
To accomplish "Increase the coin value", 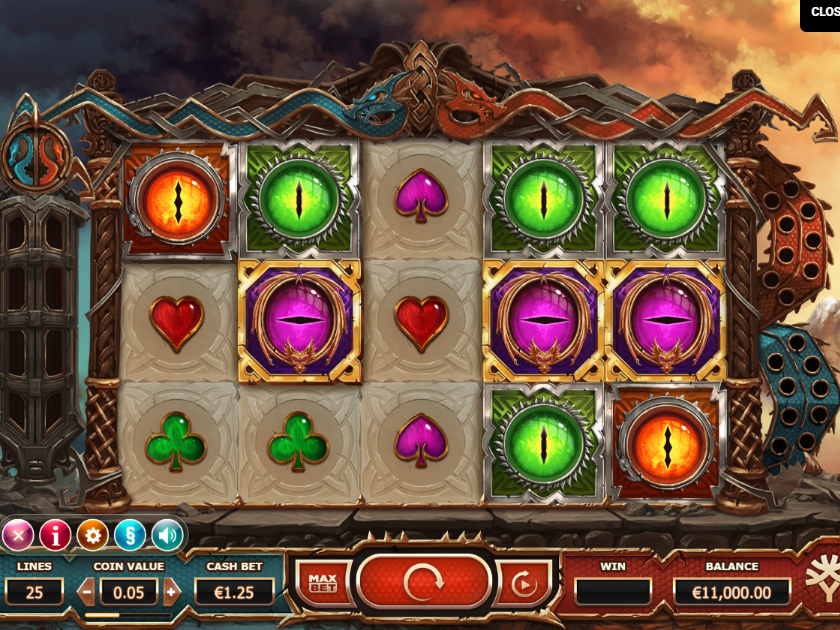I will [x=171, y=591].
